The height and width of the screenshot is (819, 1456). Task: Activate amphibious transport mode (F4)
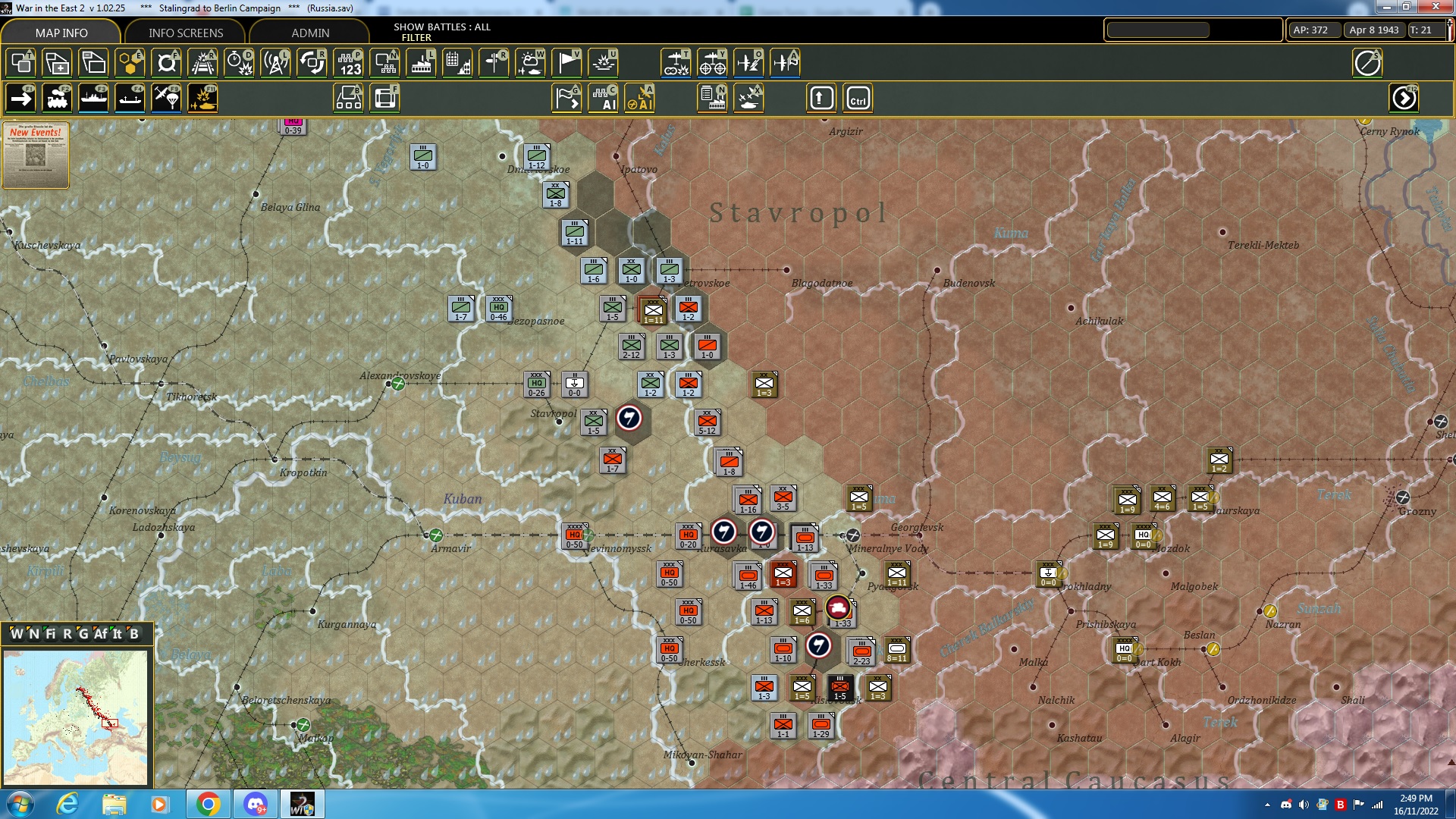(x=130, y=98)
